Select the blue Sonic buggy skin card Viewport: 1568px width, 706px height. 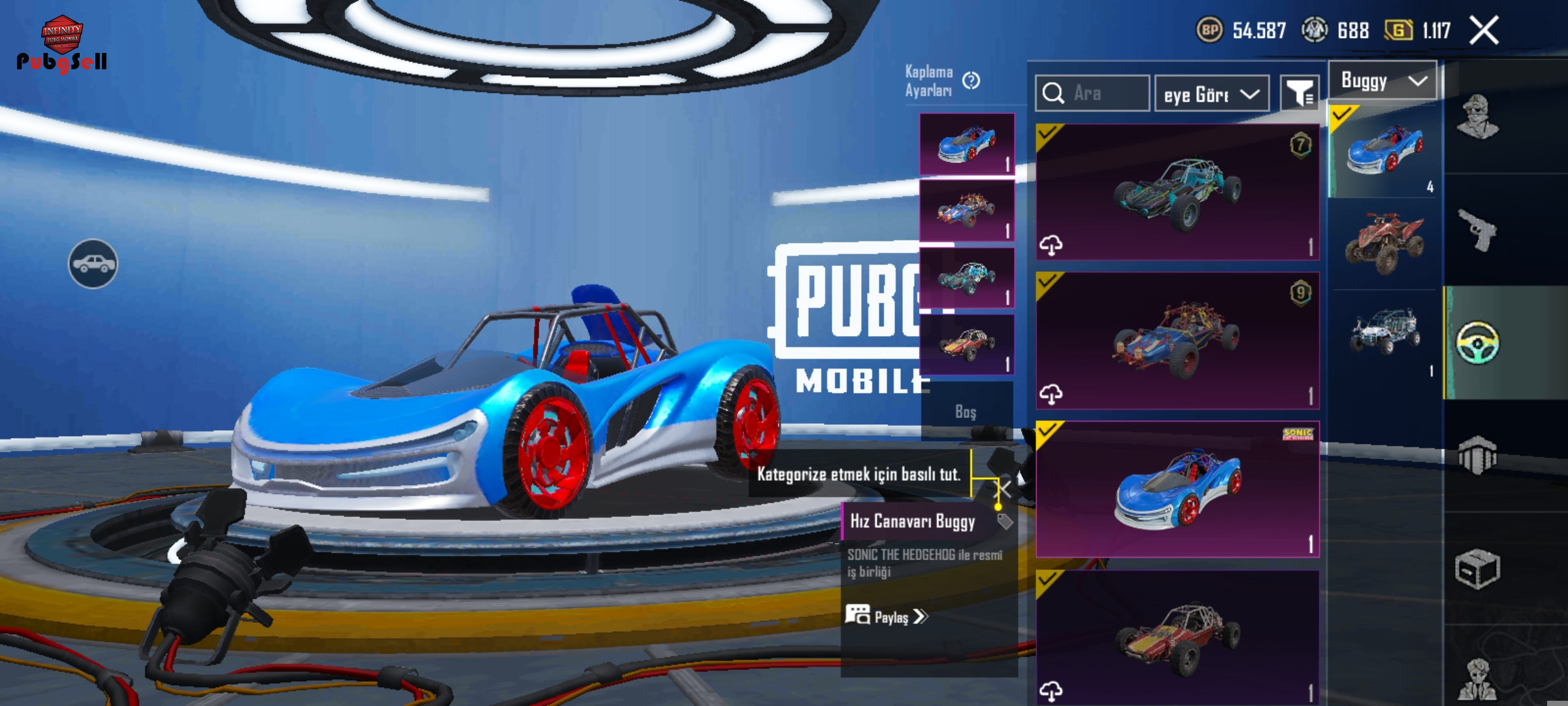click(1177, 489)
